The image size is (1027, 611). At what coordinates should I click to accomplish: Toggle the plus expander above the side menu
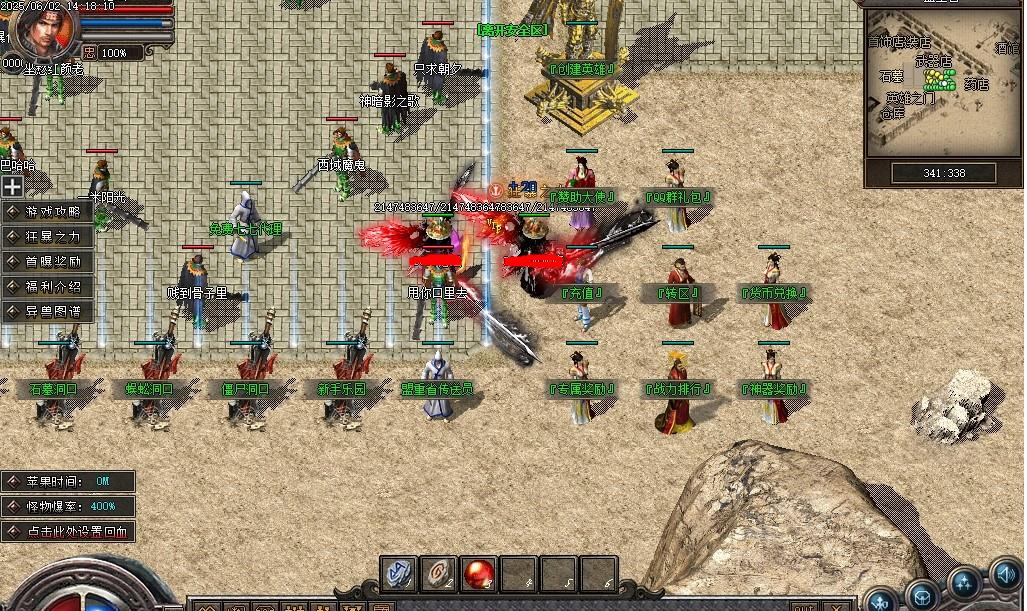[12, 186]
